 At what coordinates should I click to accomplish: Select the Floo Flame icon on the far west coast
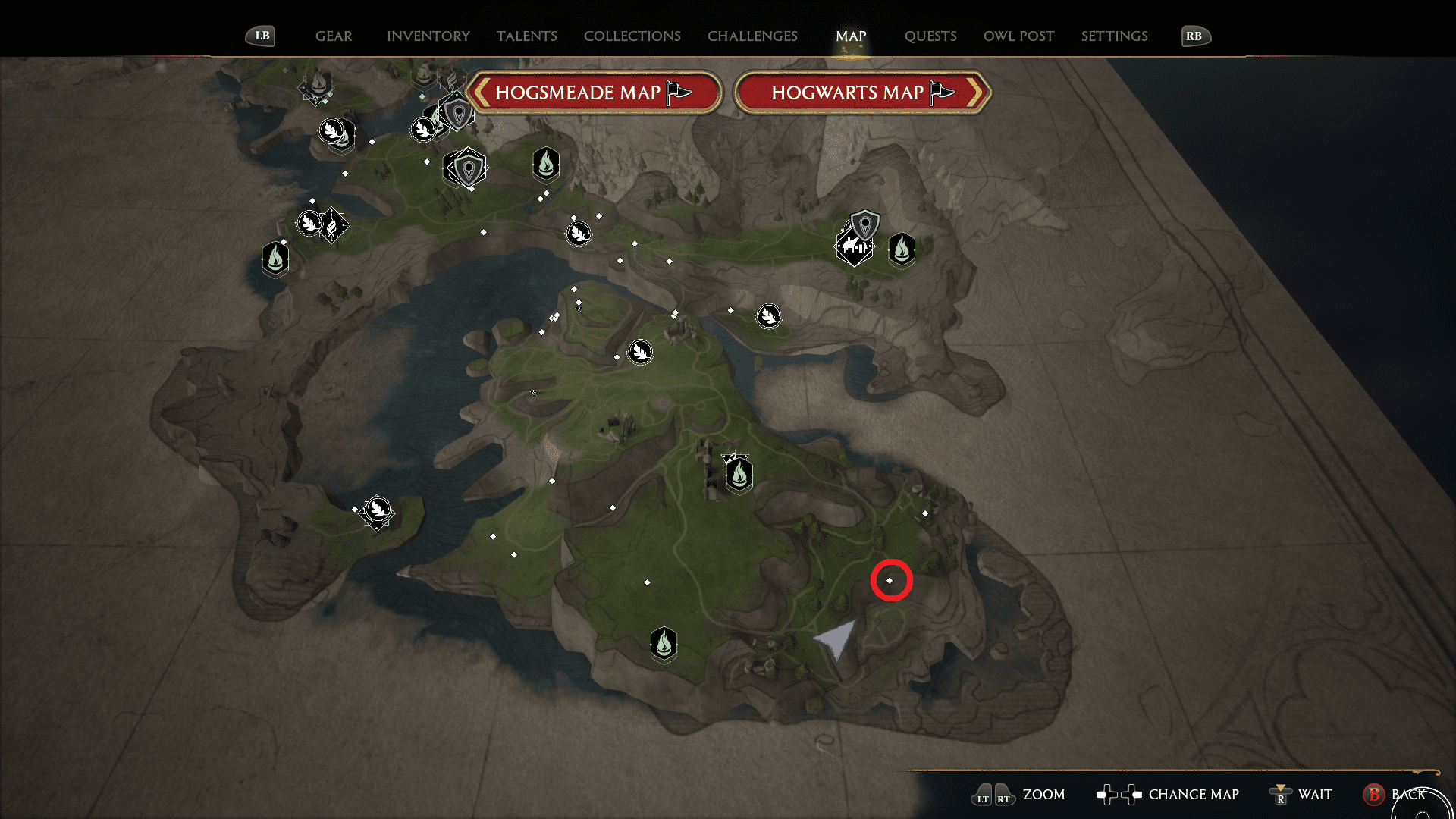pos(276,259)
